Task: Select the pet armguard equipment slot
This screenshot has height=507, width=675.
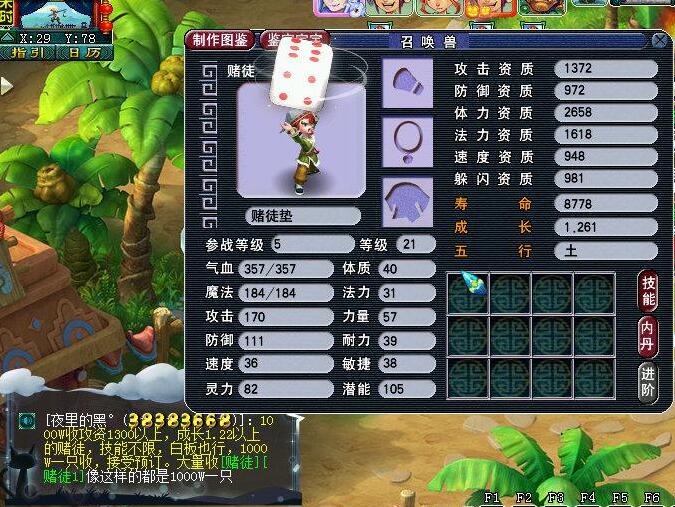Action: (x=408, y=83)
